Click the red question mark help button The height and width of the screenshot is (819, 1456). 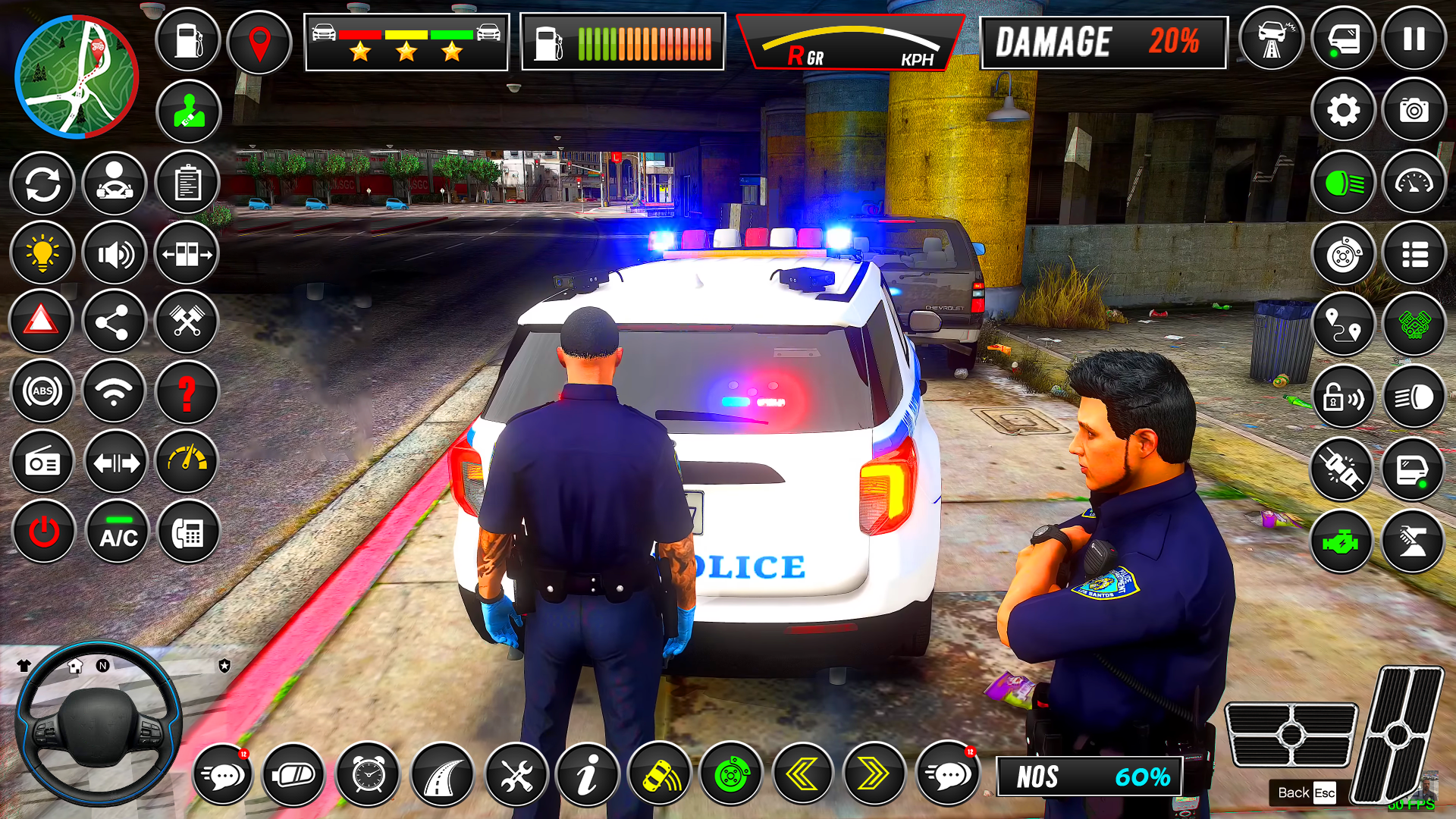pos(187,393)
